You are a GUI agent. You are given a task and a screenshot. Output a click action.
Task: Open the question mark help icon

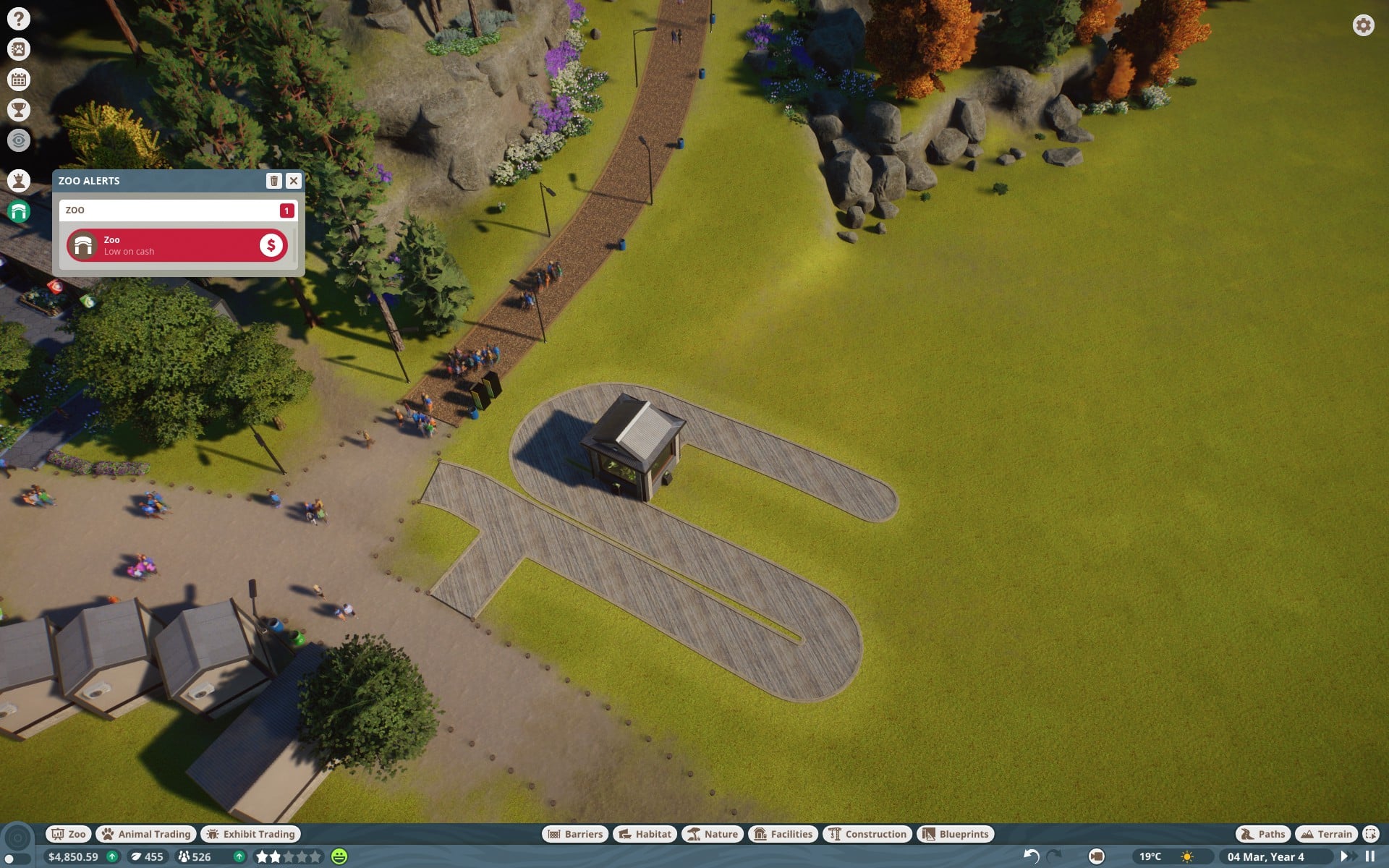19,19
